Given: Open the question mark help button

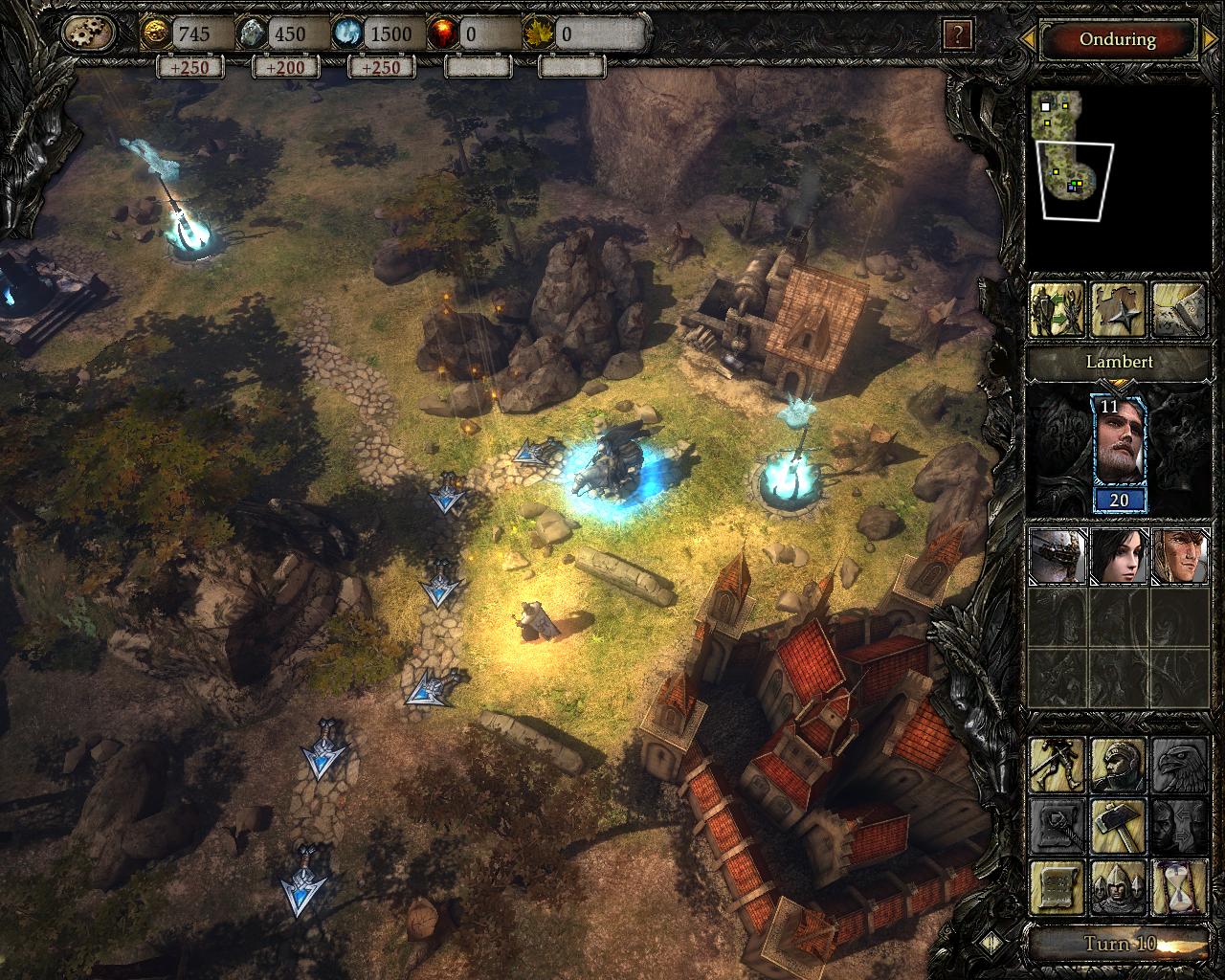Looking at the screenshot, I should point(957,35).
